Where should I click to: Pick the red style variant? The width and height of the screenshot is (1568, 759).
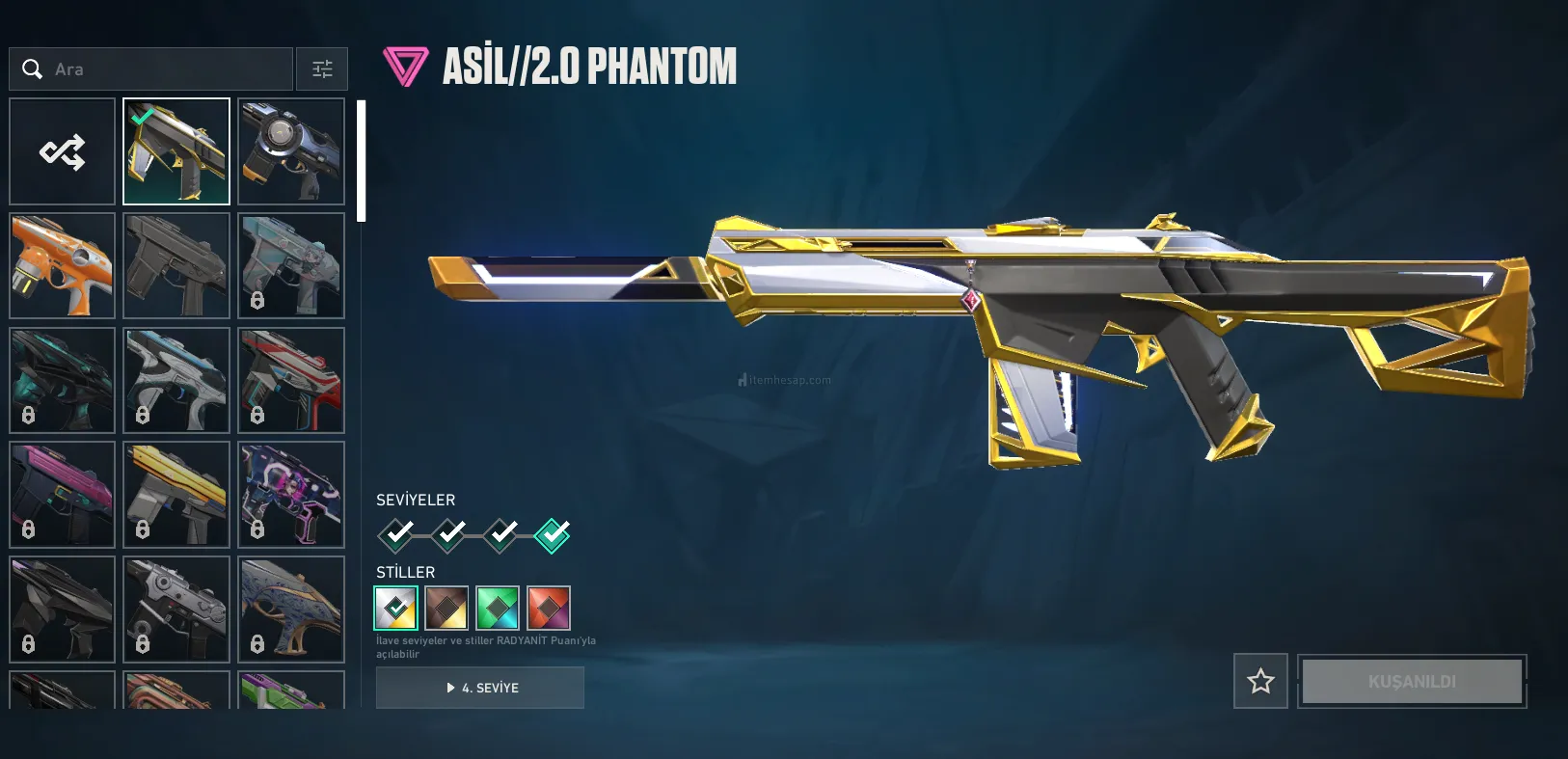point(549,609)
